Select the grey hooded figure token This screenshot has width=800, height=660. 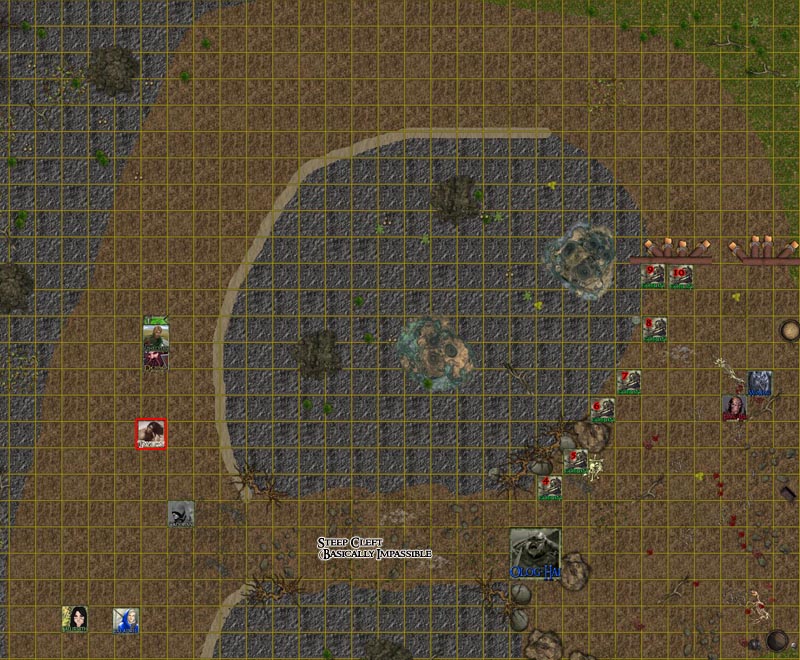(181, 514)
